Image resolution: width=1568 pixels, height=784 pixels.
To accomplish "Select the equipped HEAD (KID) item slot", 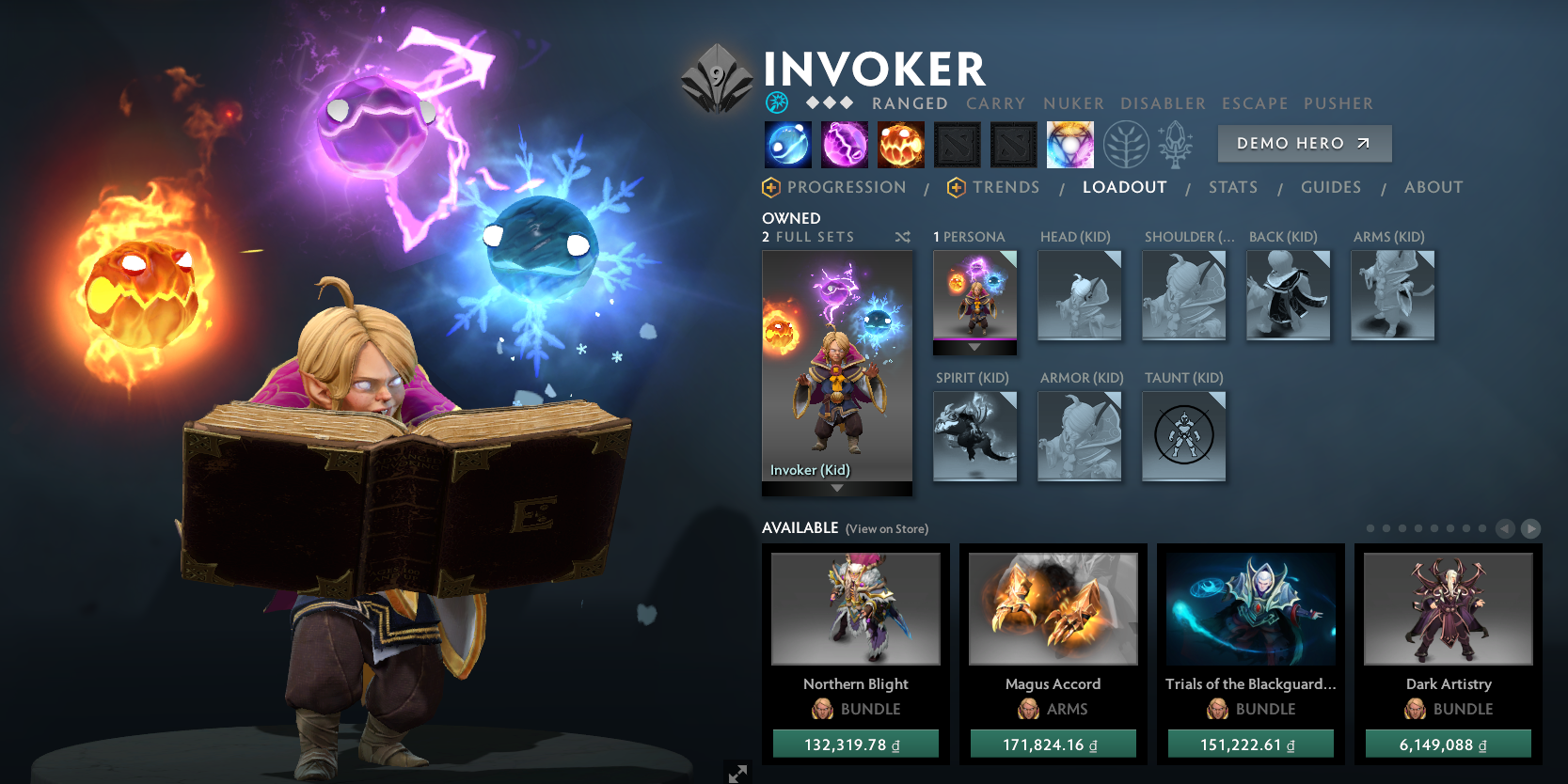I will point(1079,296).
